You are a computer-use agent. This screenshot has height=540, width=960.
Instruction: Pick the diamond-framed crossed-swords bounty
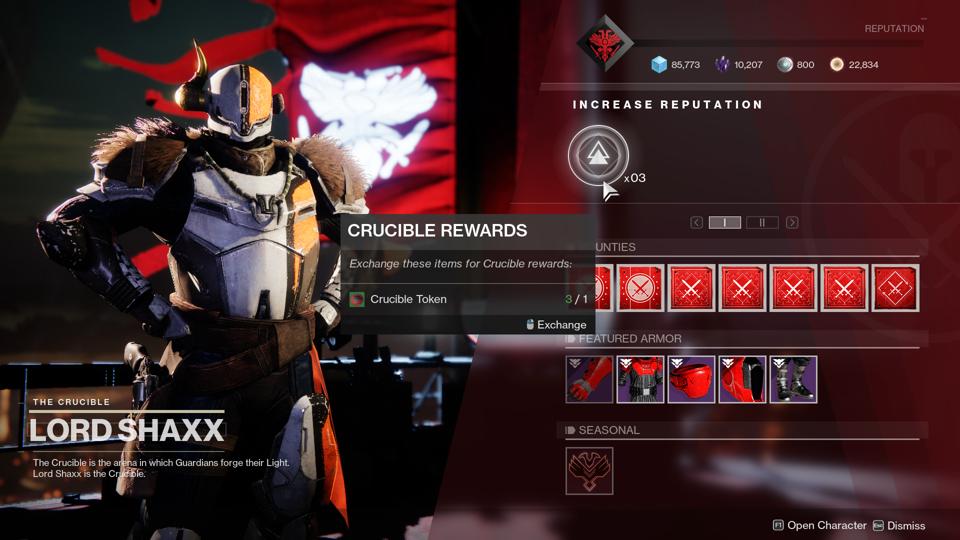pyautogui.click(x=895, y=289)
